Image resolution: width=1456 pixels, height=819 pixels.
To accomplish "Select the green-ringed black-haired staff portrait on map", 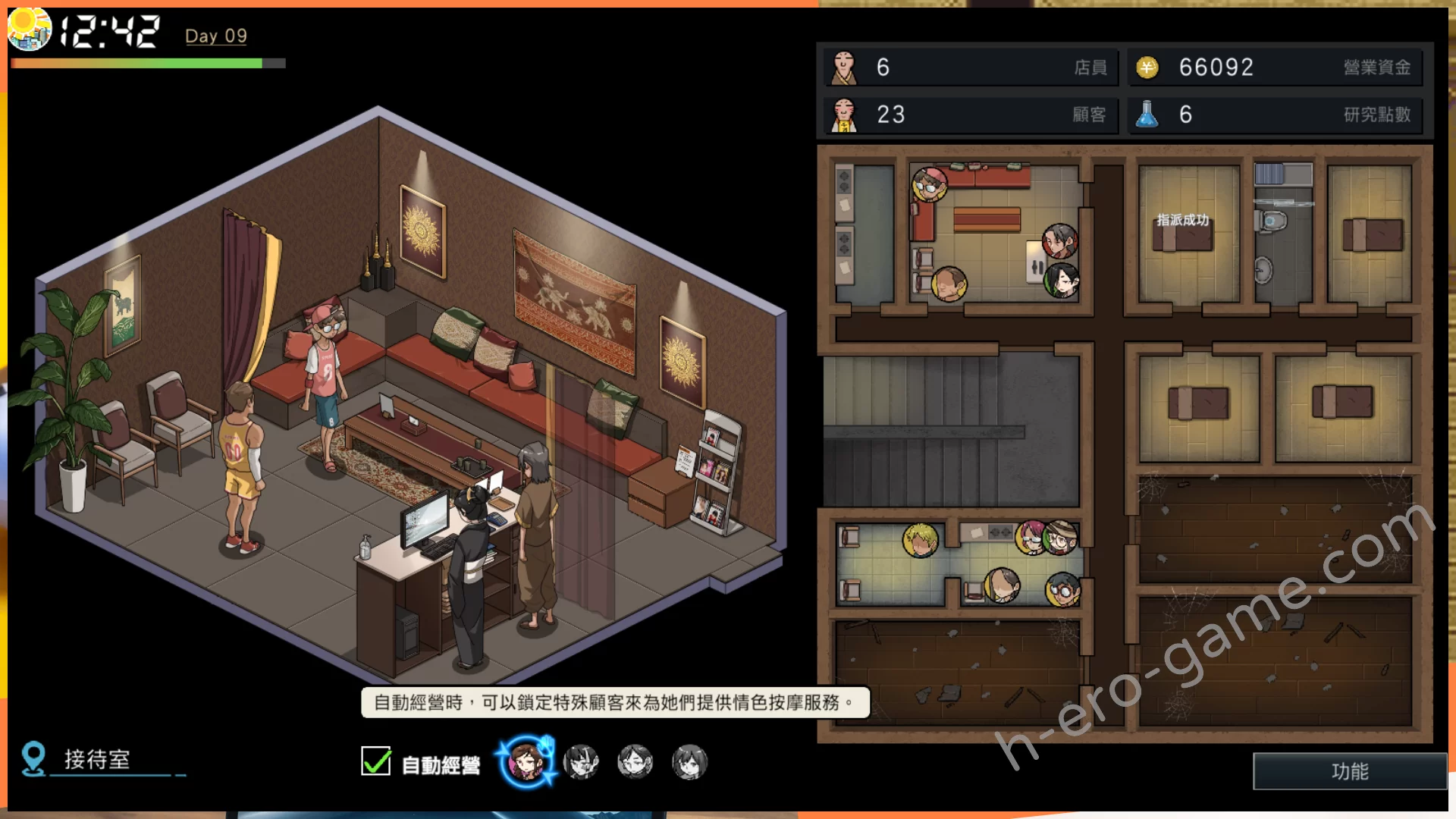I will [1062, 281].
